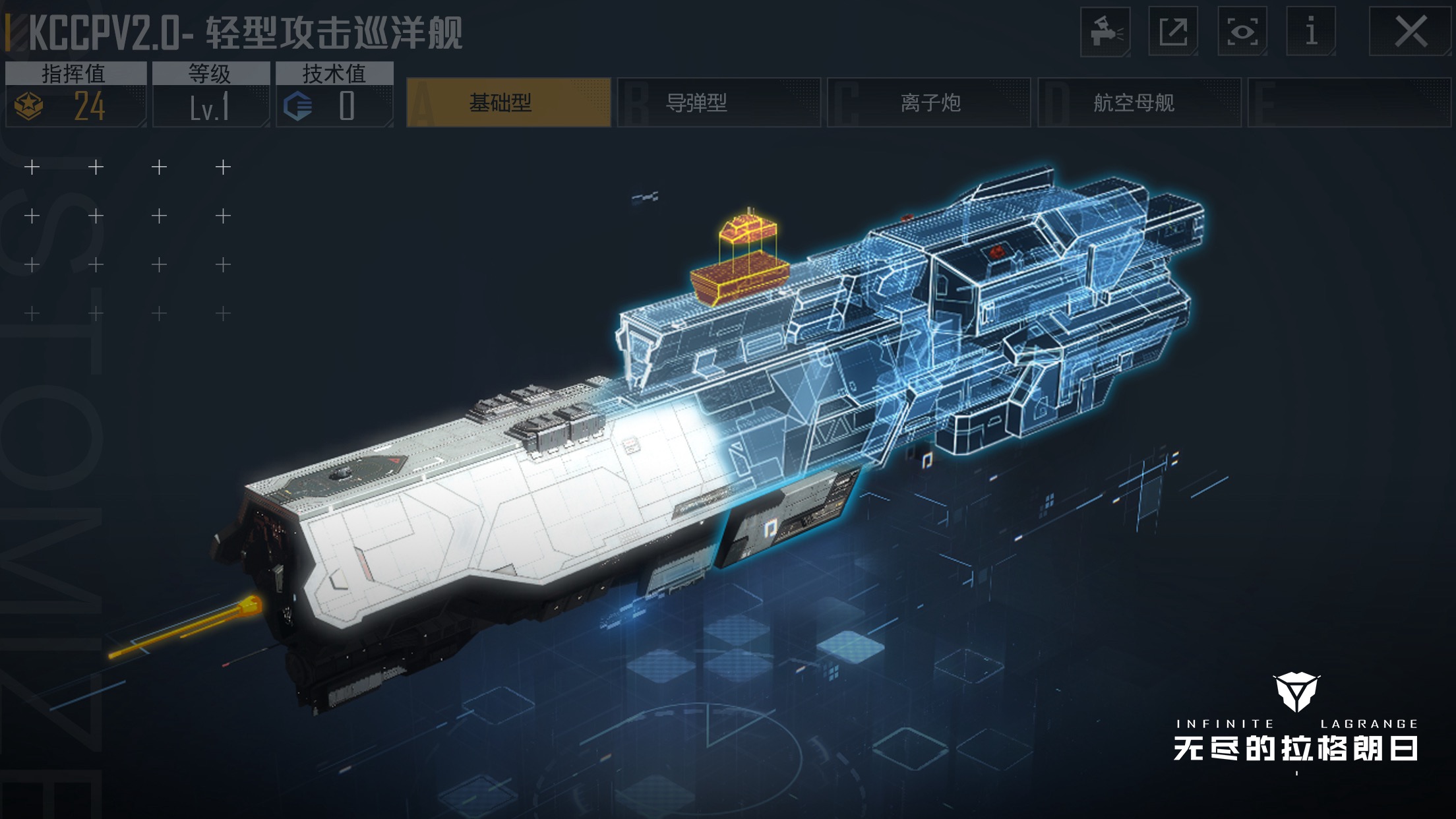Open the 航空母舰 variant tab

click(1139, 103)
